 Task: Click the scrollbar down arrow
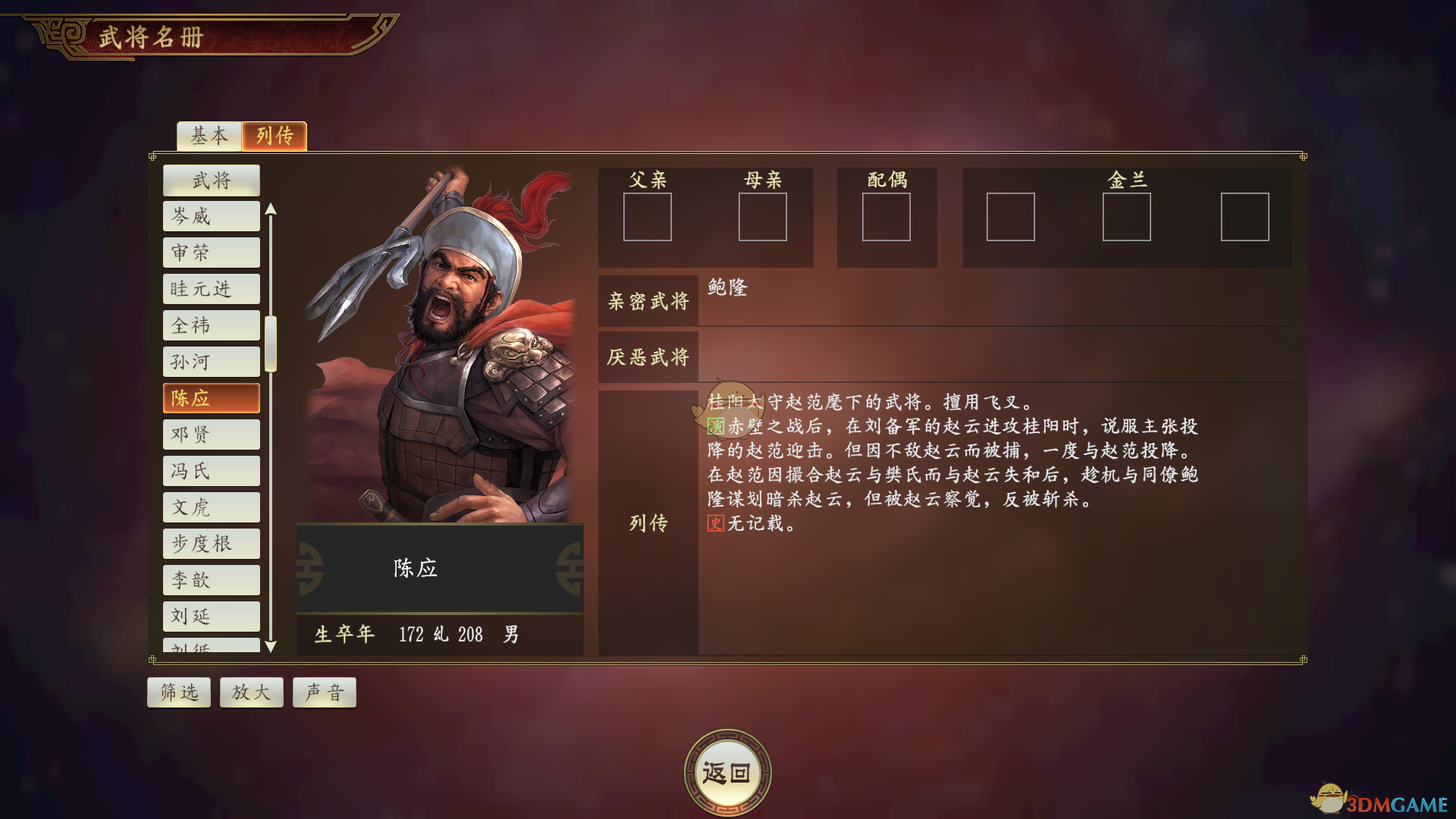(x=271, y=647)
